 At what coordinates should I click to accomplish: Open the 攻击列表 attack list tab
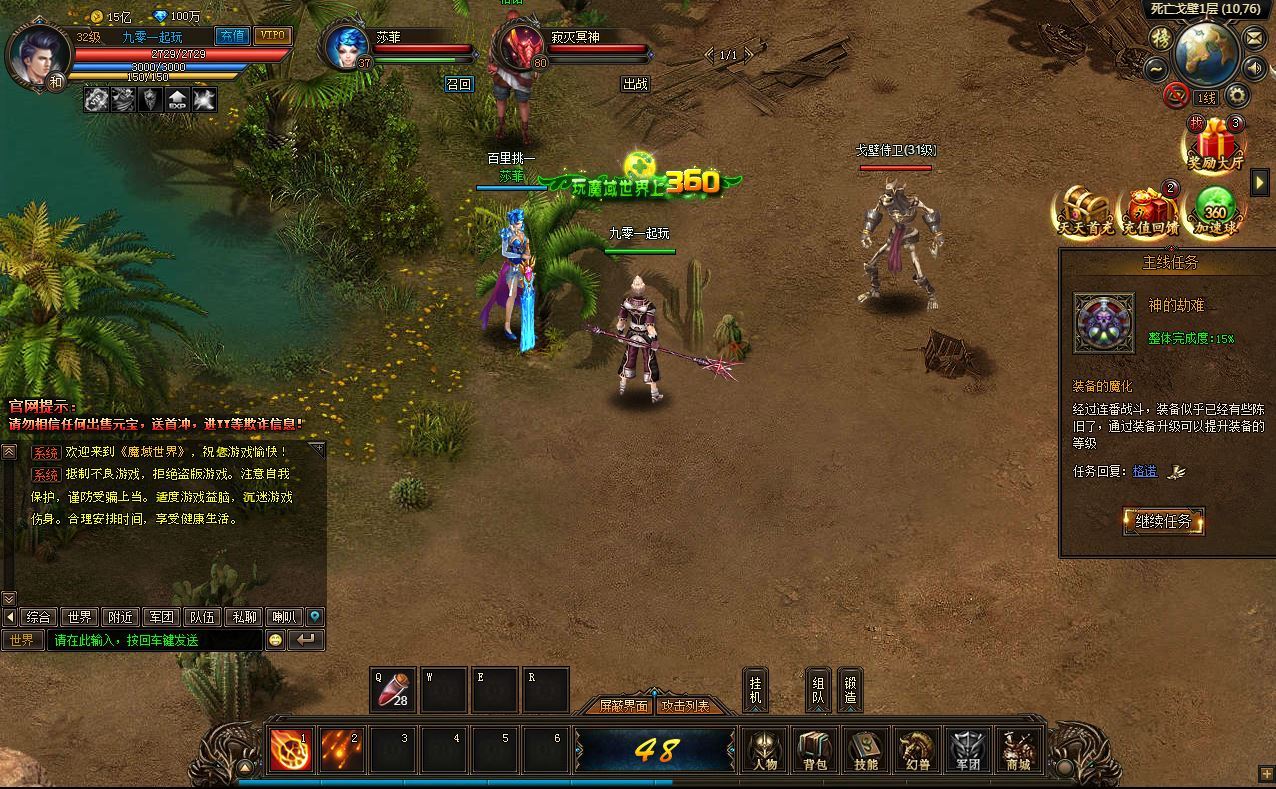tap(685, 706)
